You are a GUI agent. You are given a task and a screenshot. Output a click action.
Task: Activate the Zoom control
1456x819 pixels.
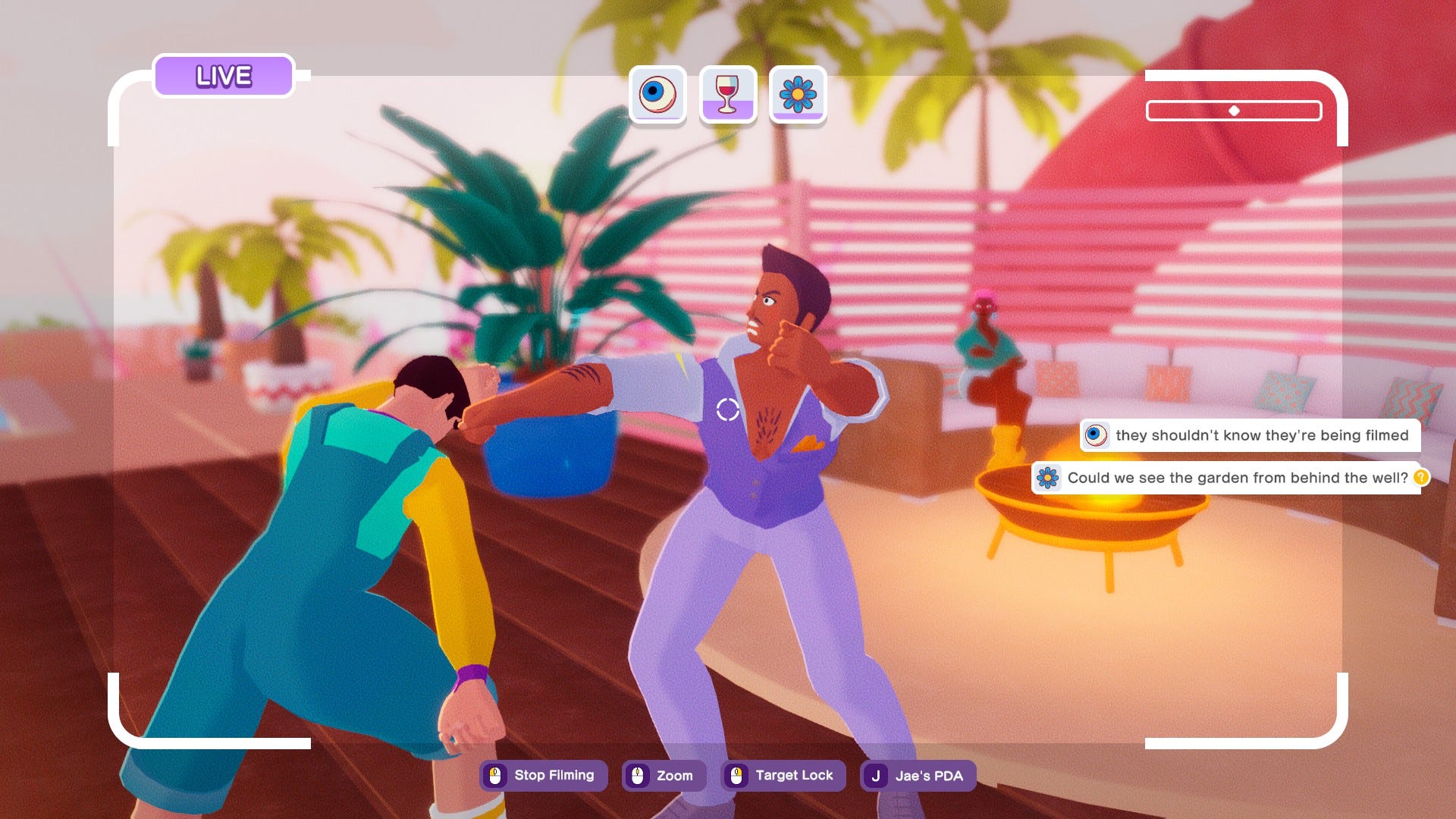[664, 776]
